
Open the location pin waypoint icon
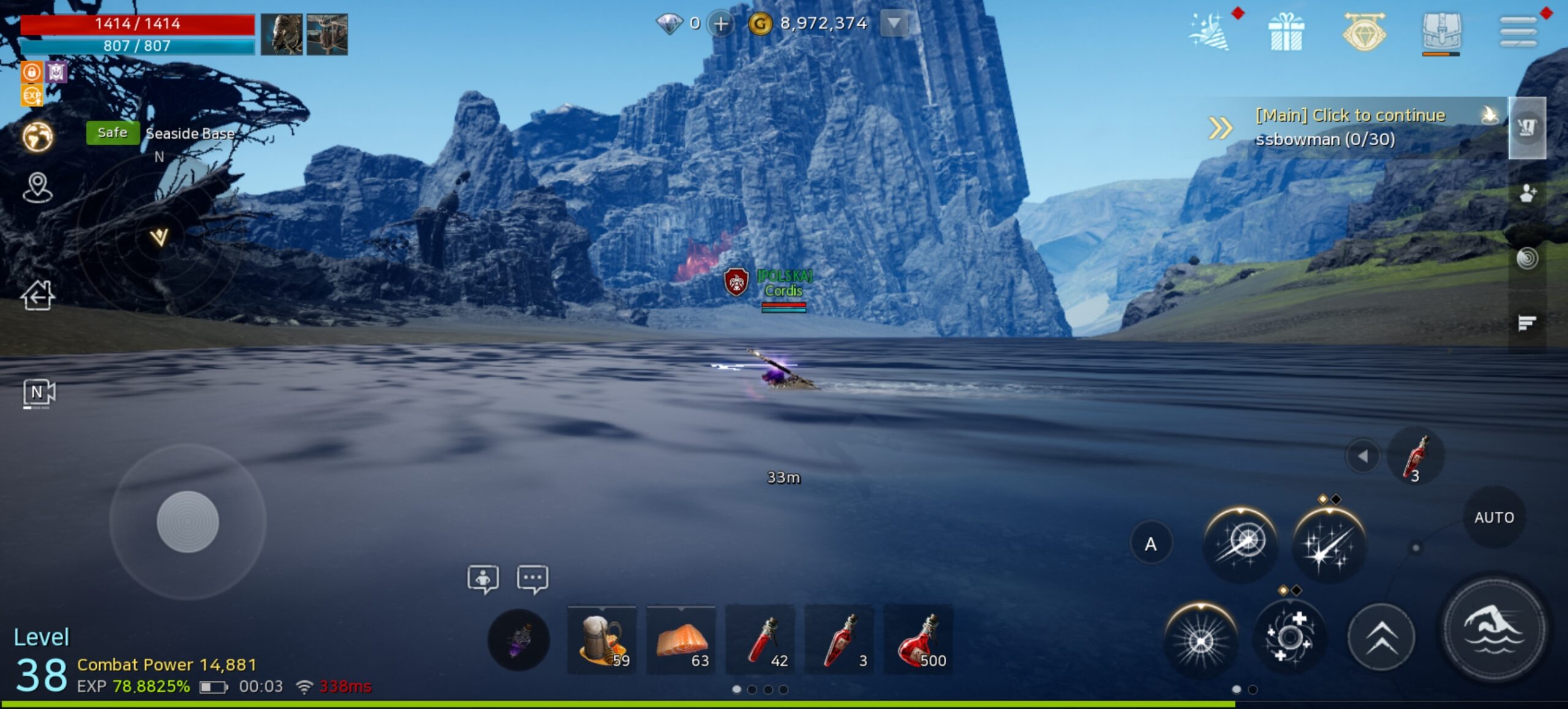pos(37,187)
